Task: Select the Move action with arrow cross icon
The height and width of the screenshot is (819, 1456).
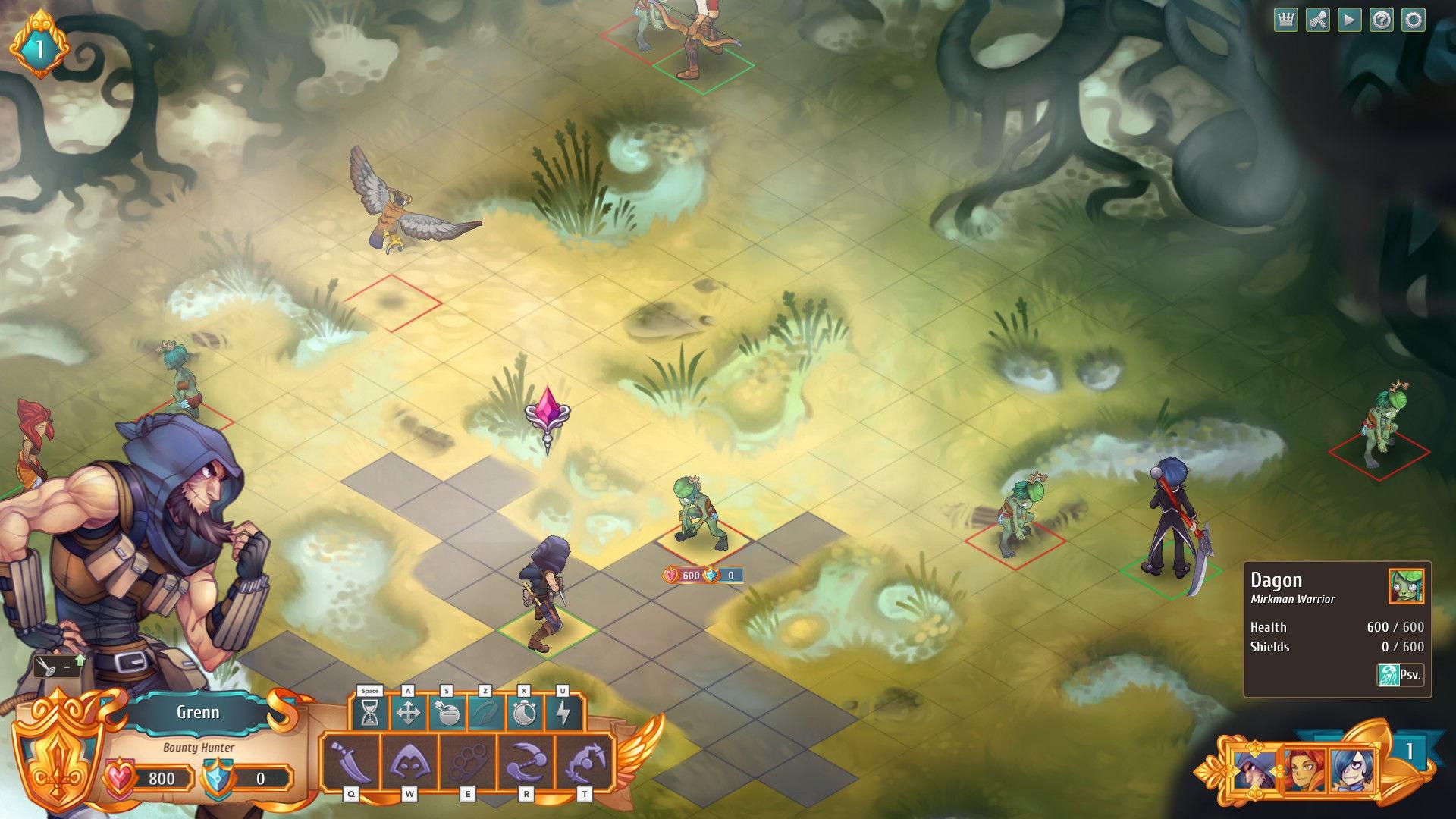Action: click(408, 713)
